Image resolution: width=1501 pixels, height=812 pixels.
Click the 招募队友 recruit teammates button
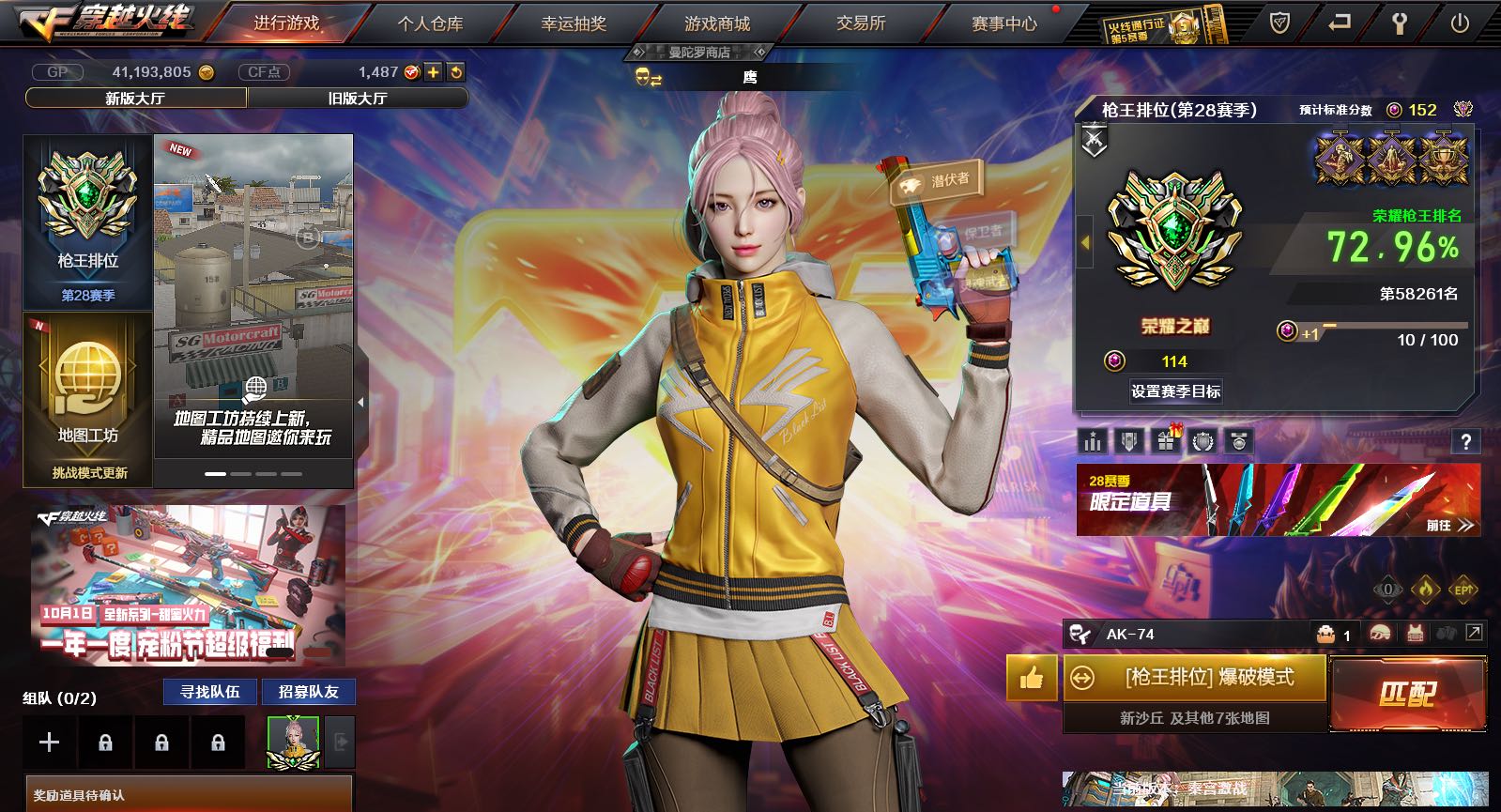308,692
